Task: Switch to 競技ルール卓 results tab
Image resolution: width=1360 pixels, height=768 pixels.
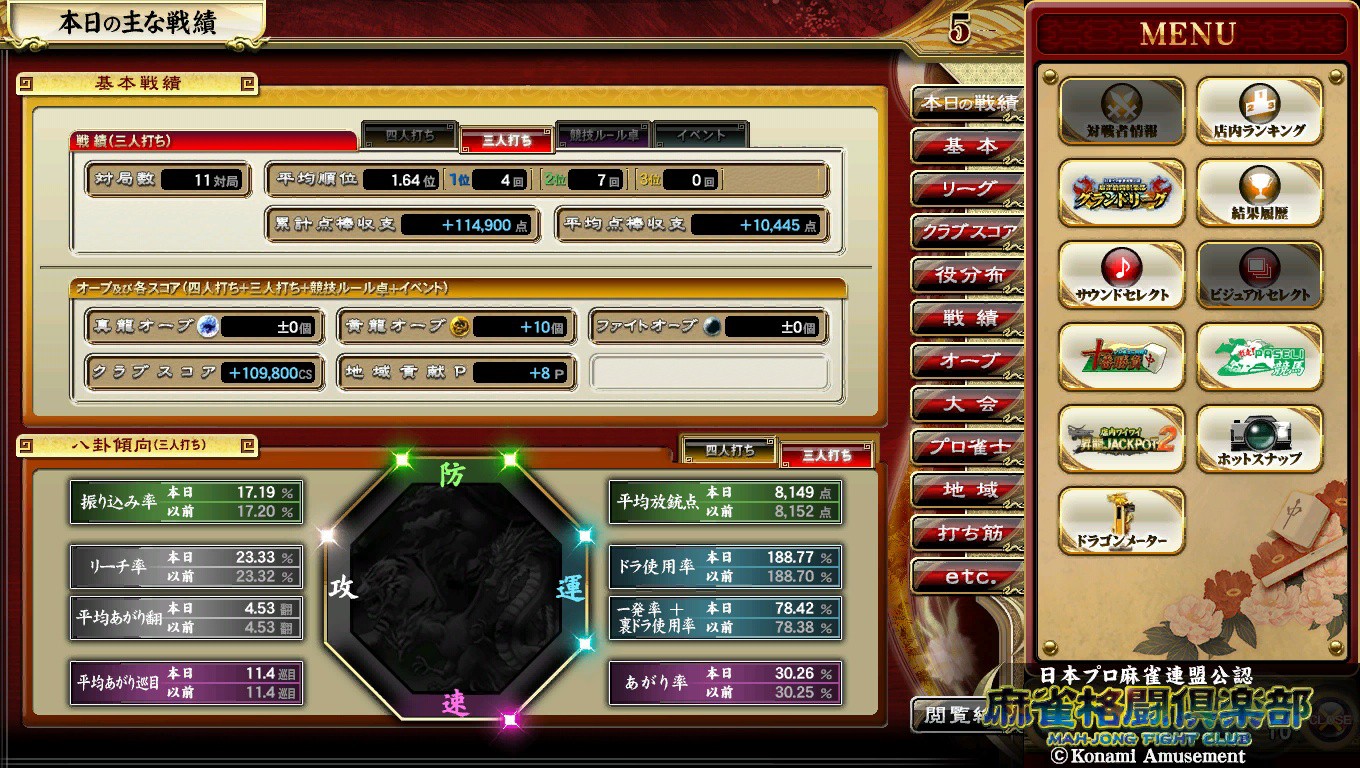Action: tap(604, 136)
